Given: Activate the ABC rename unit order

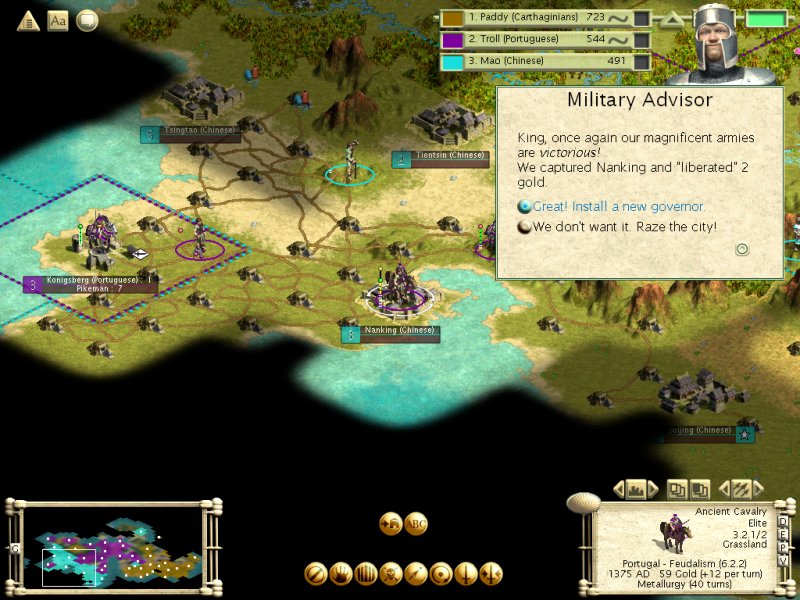Looking at the screenshot, I should click(417, 523).
